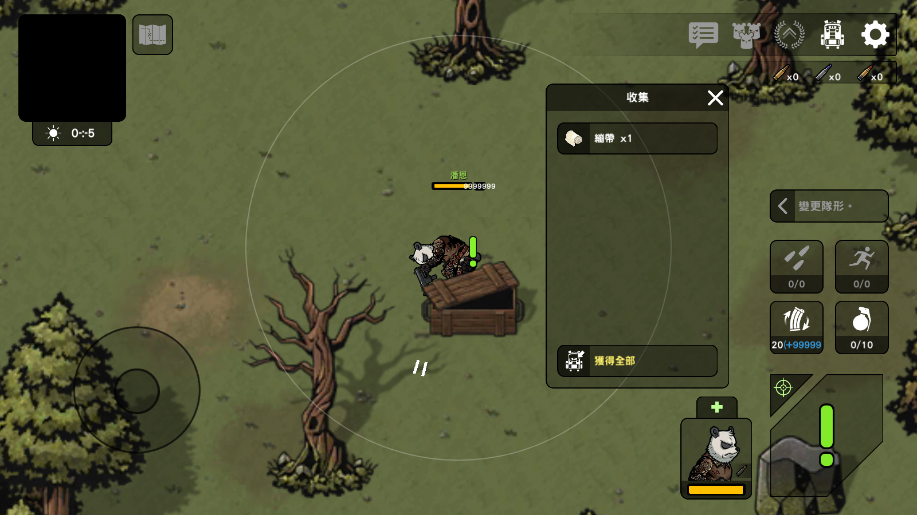Activate the twin-bullets ammo skill
Screen dimensions: 917x515
click(x=796, y=266)
